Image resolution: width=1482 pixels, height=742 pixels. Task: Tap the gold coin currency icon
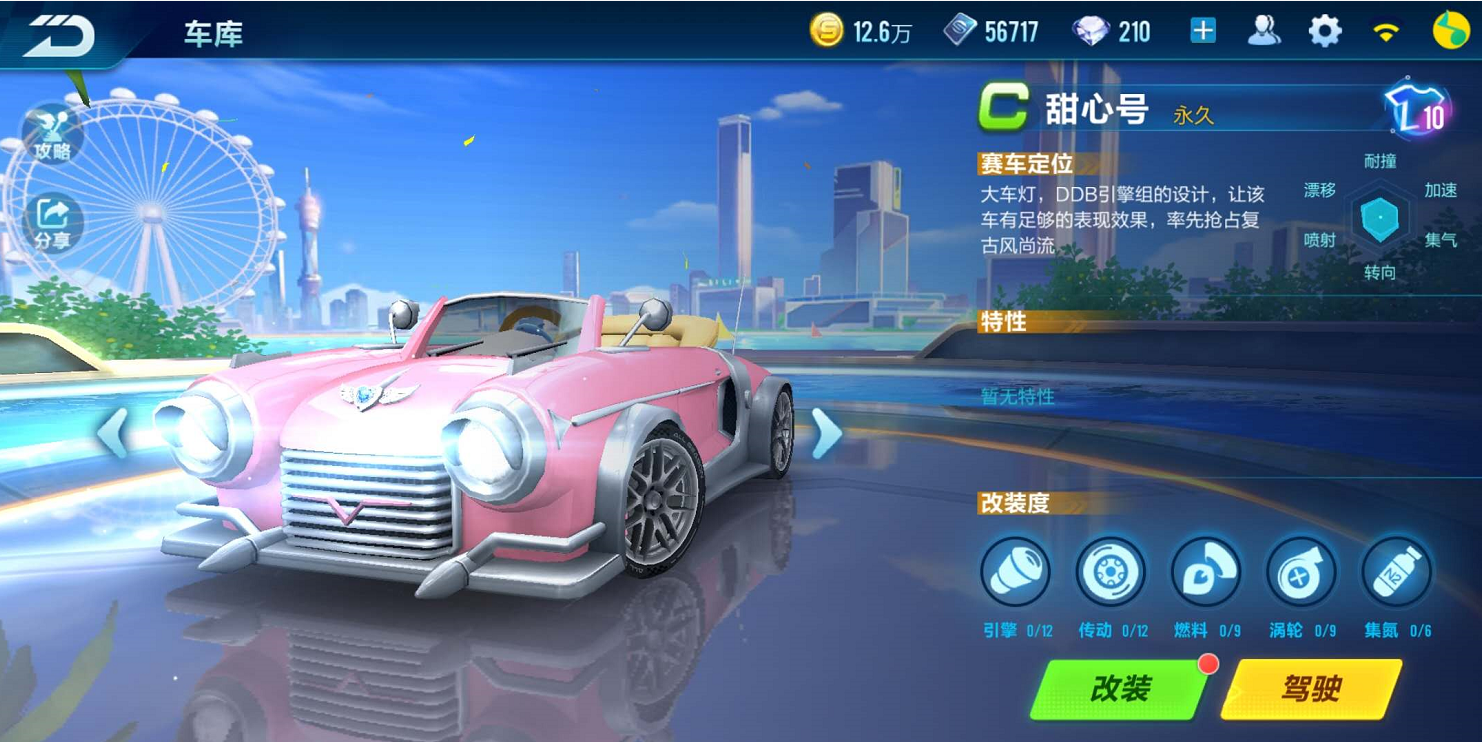(x=827, y=31)
